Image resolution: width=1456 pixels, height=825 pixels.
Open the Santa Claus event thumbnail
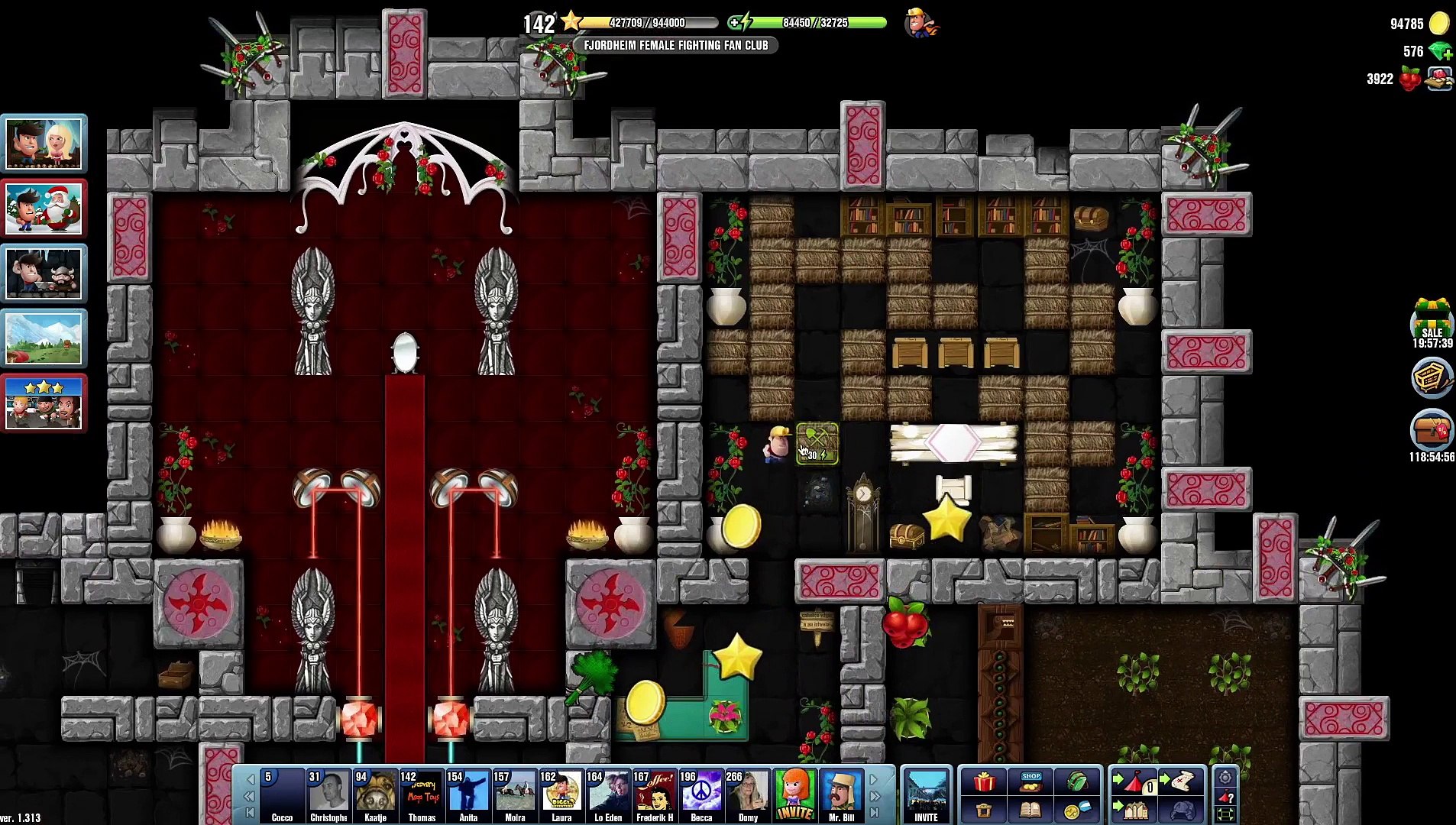point(44,209)
